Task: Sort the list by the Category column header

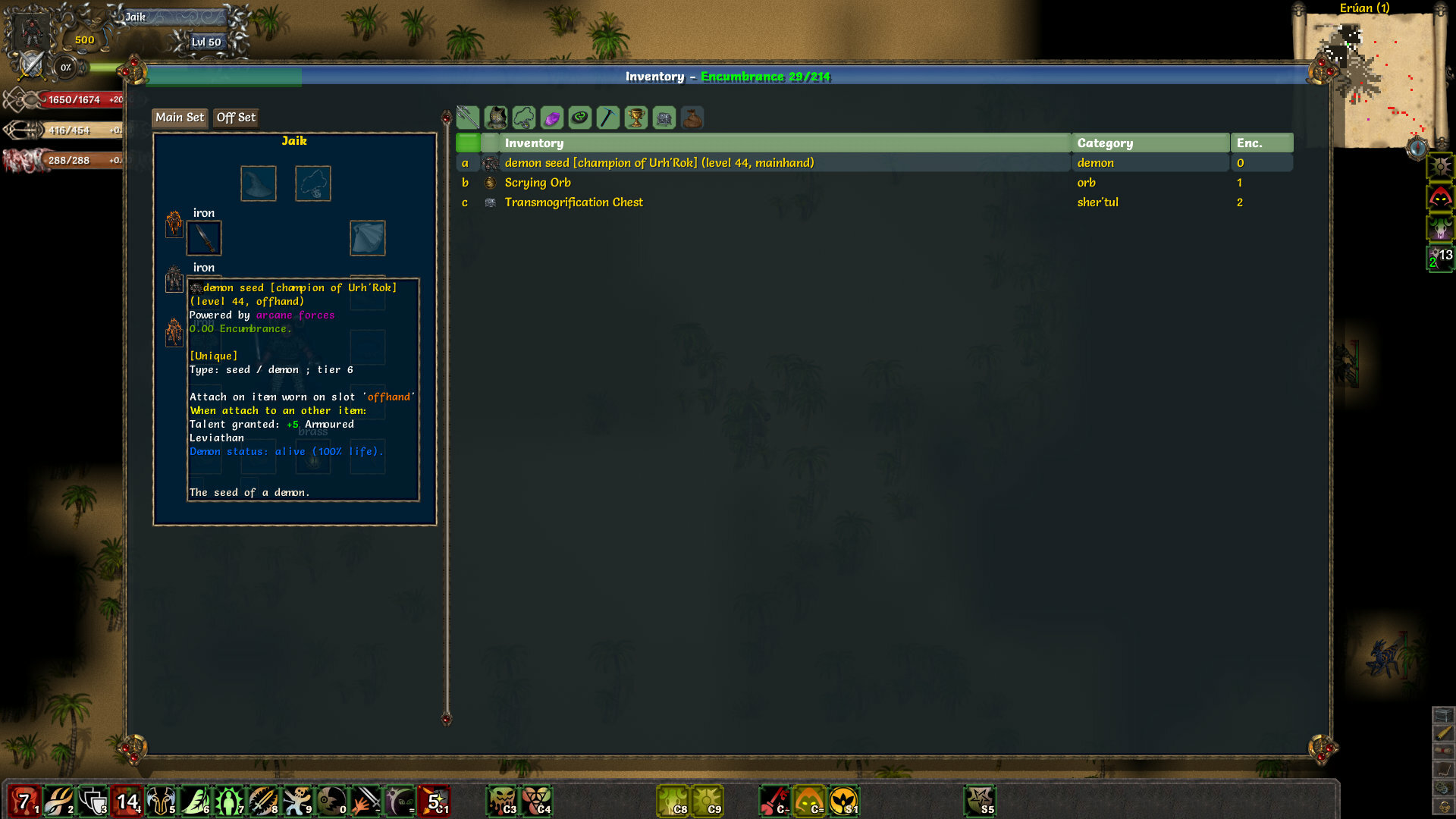Action: point(1103,143)
